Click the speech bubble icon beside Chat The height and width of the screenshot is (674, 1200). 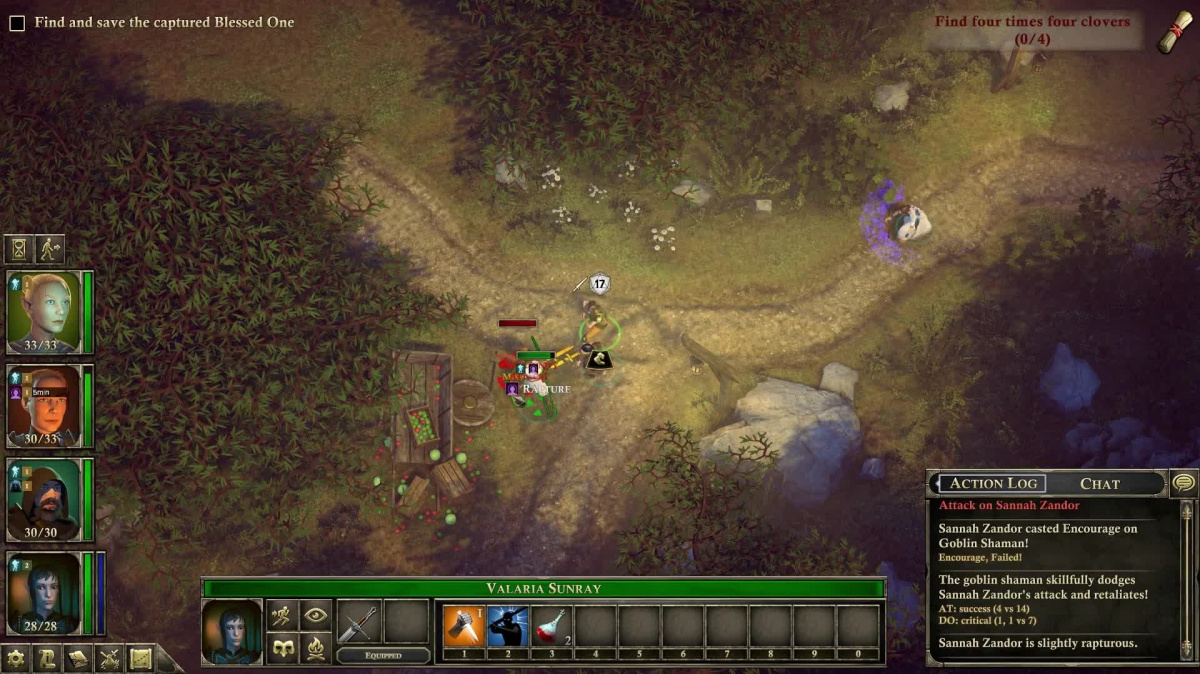click(x=1182, y=483)
